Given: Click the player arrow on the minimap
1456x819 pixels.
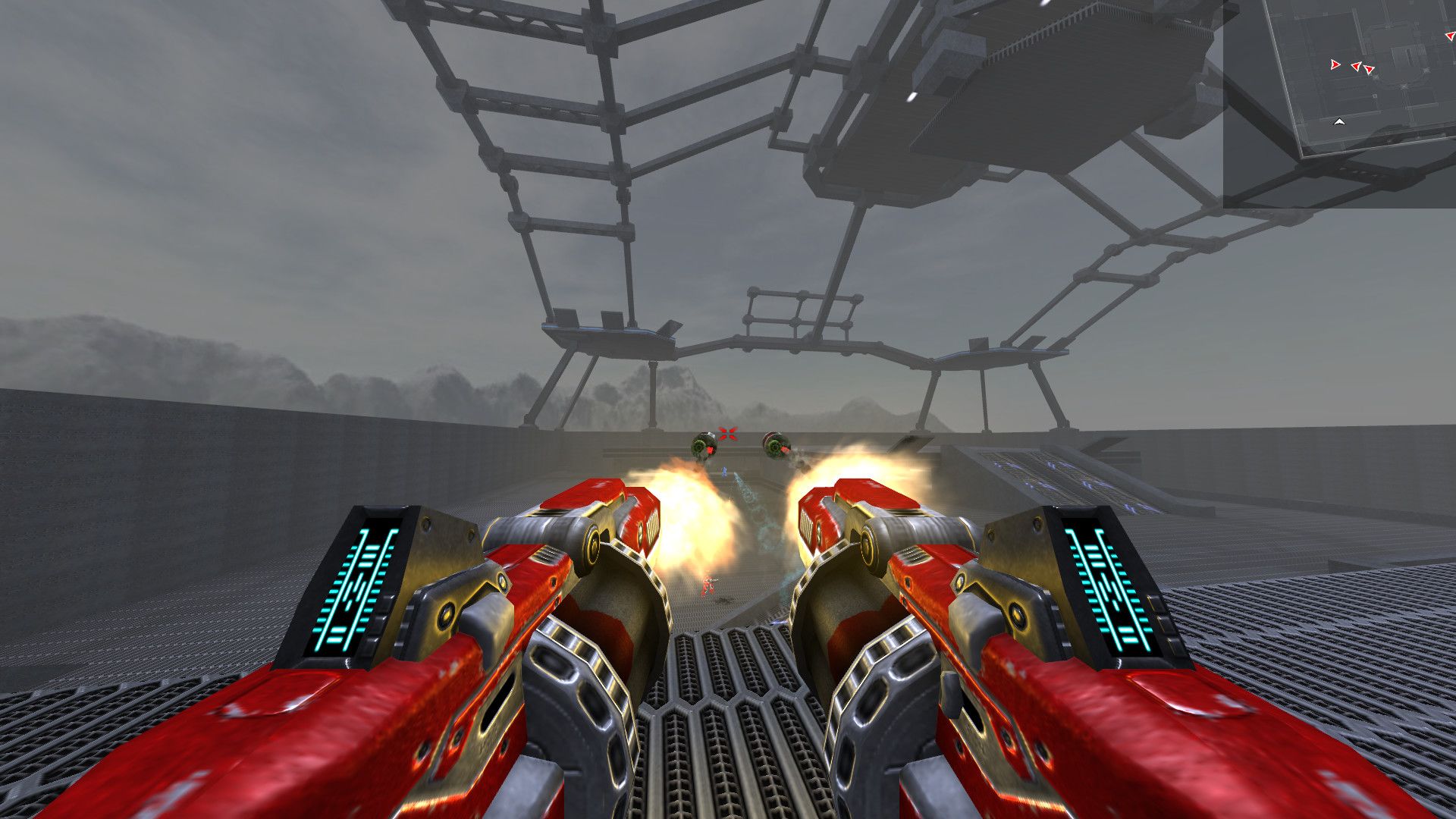Looking at the screenshot, I should (1340, 121).
